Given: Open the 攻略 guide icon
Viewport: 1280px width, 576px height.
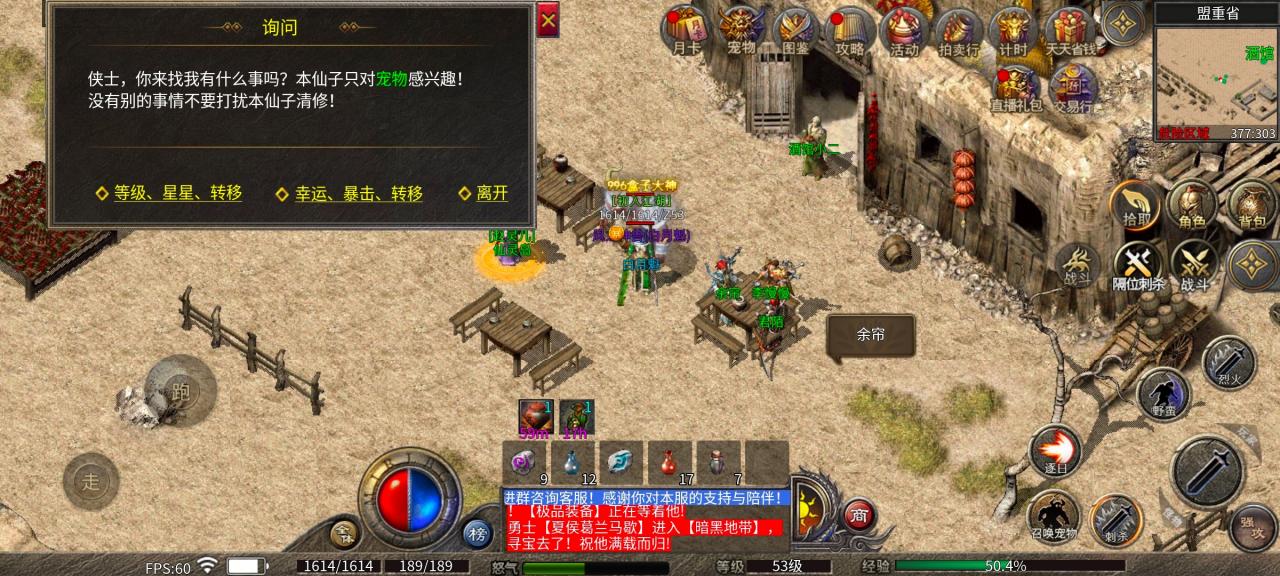Looking at the screenshot, I should coord(850,30).
